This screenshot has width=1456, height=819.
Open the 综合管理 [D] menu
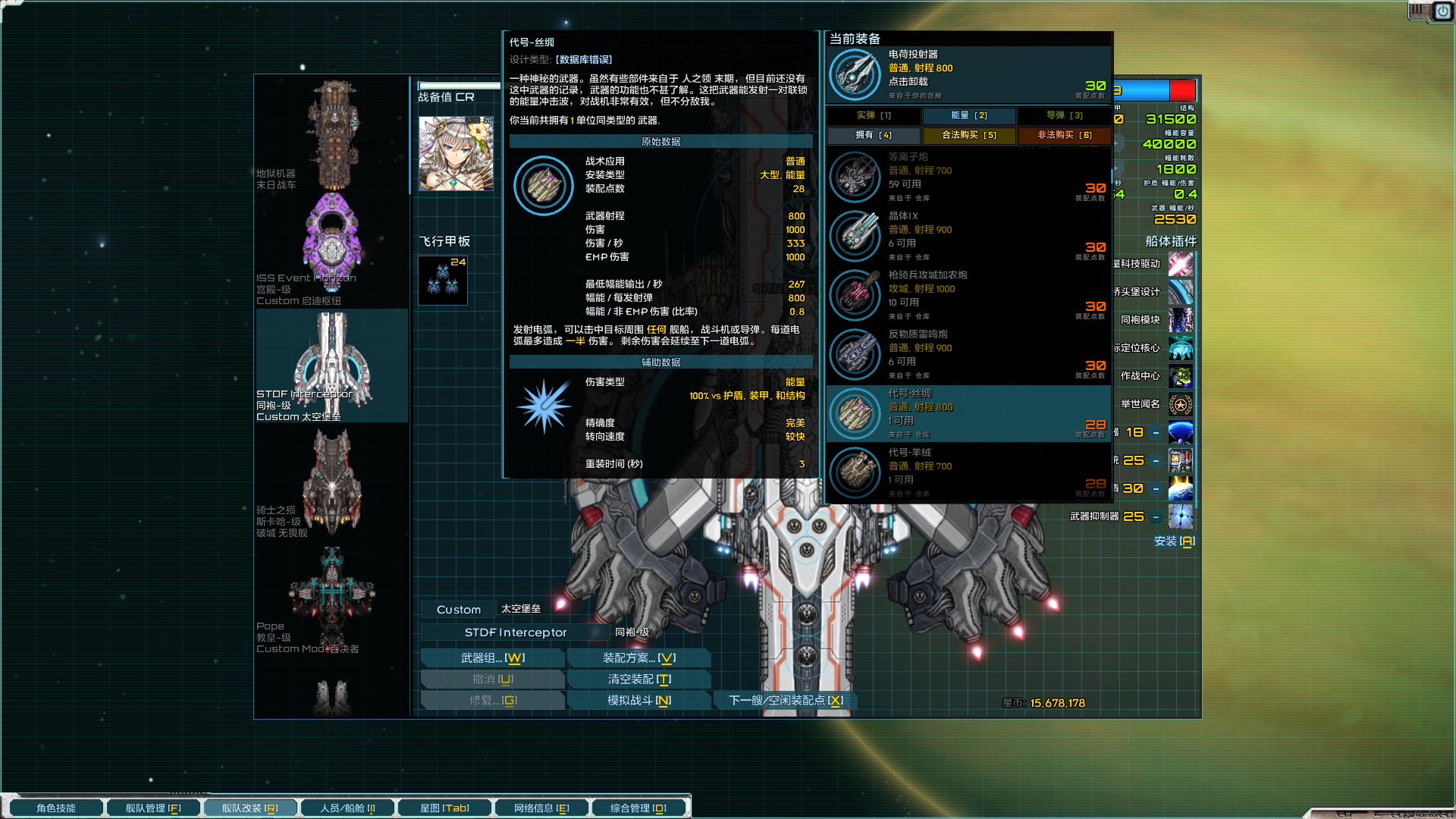pos(639,808)
